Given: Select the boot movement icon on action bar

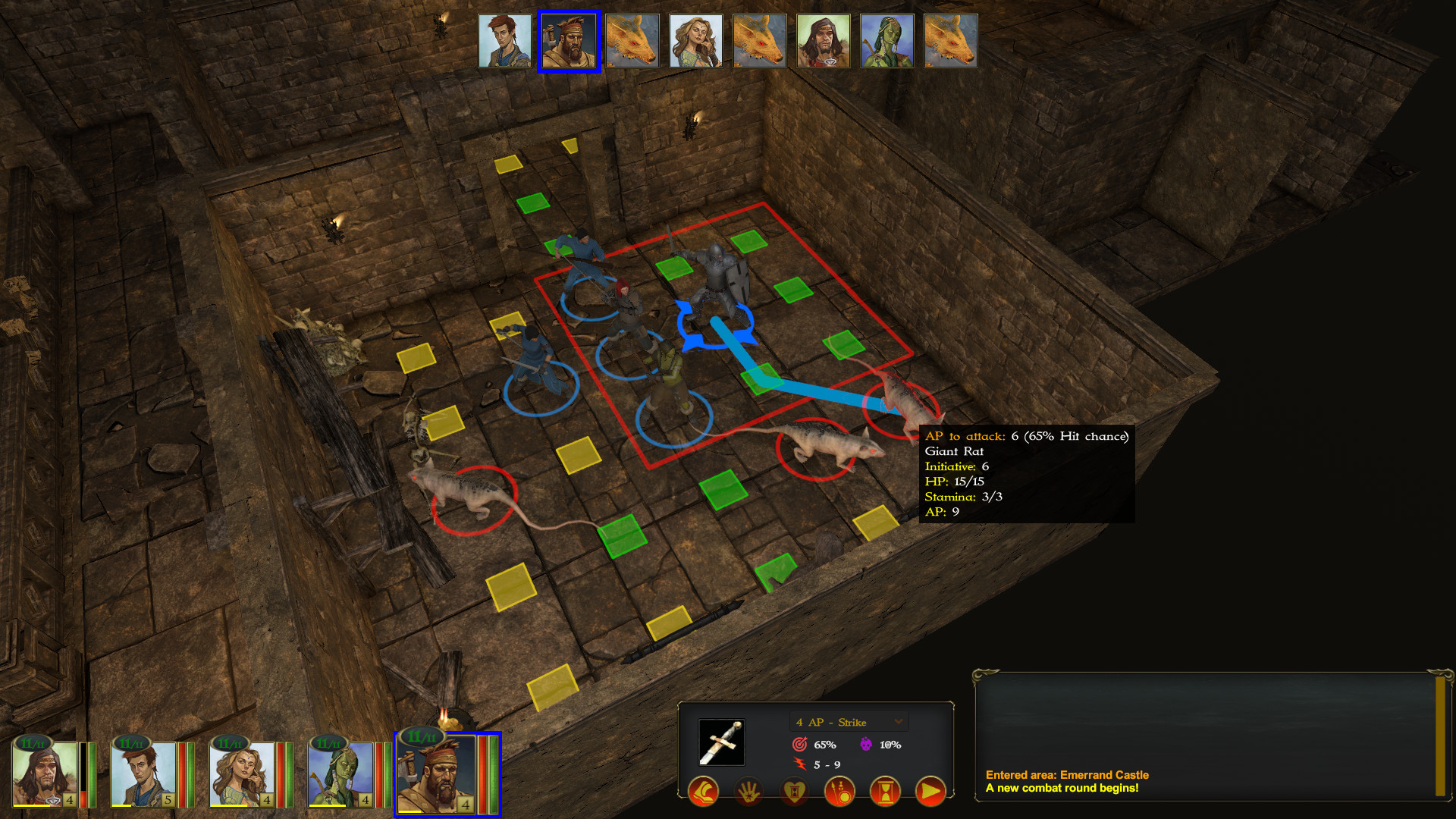Looking at the screenshot, I should 704,792.
